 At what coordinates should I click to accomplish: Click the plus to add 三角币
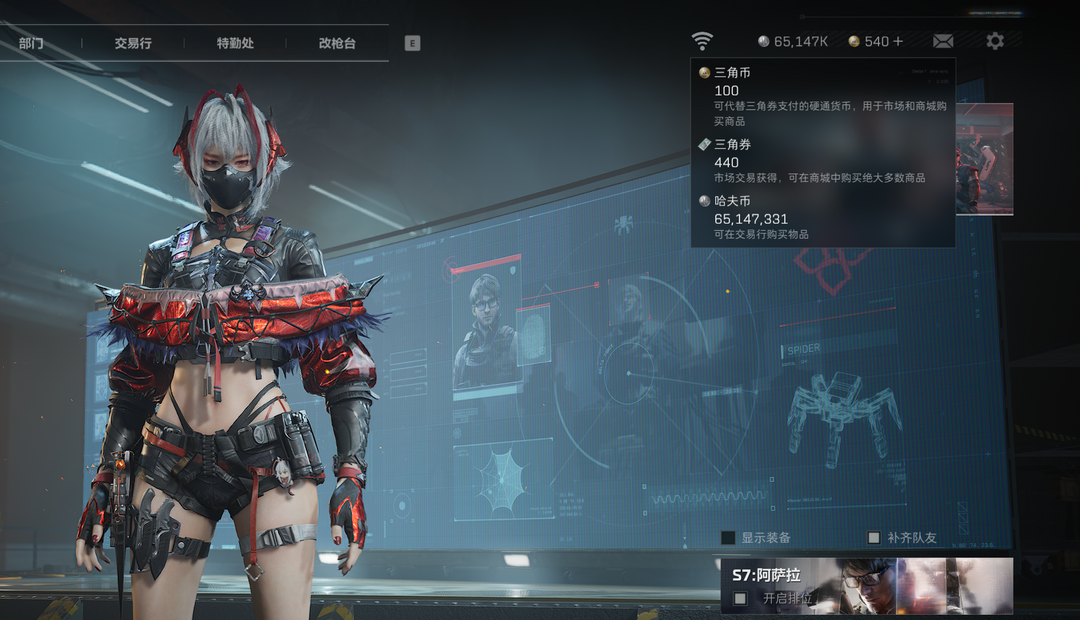(x=898, y=41)
